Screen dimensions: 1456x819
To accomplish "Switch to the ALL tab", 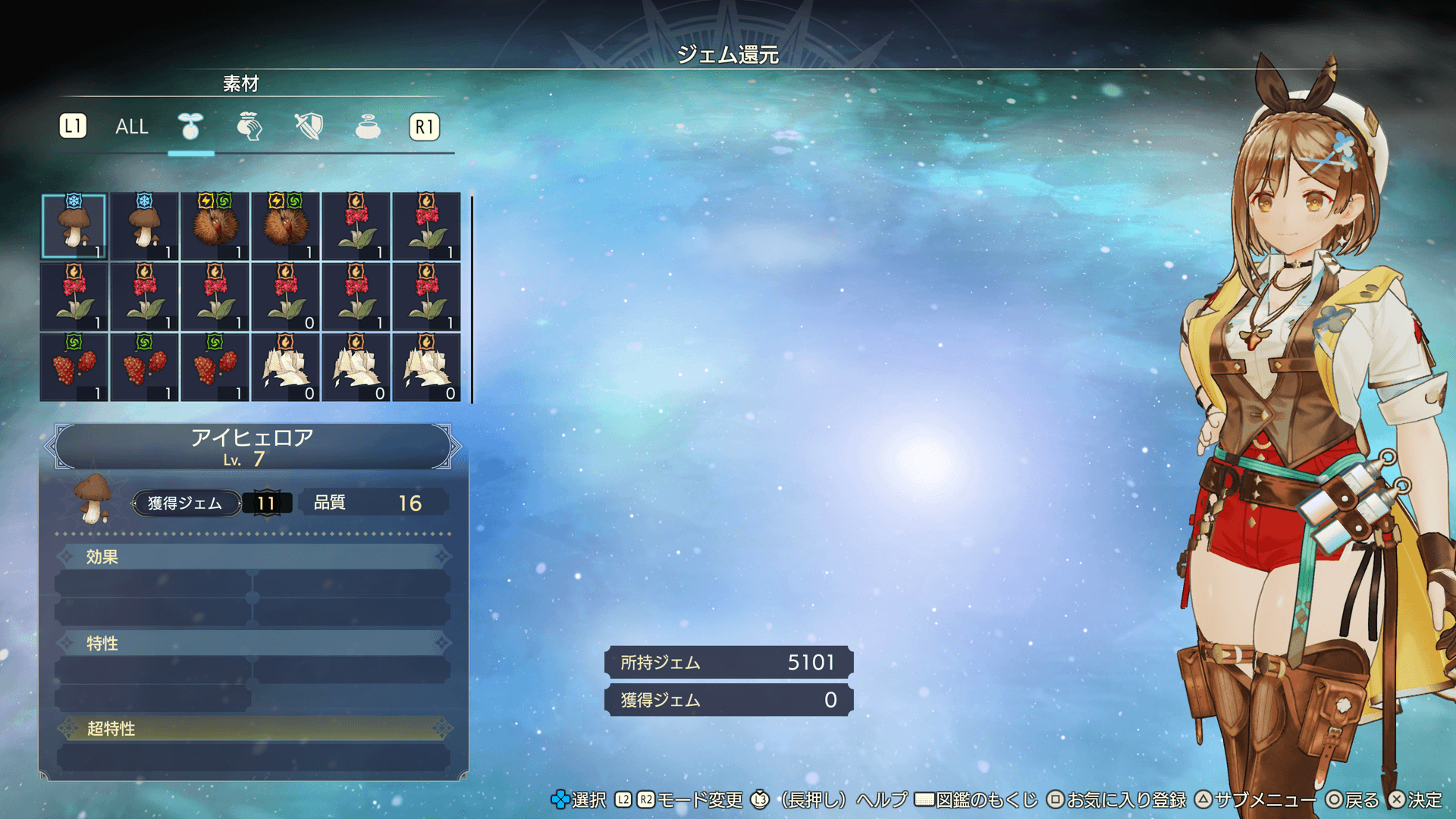I will tap(130, 127).
